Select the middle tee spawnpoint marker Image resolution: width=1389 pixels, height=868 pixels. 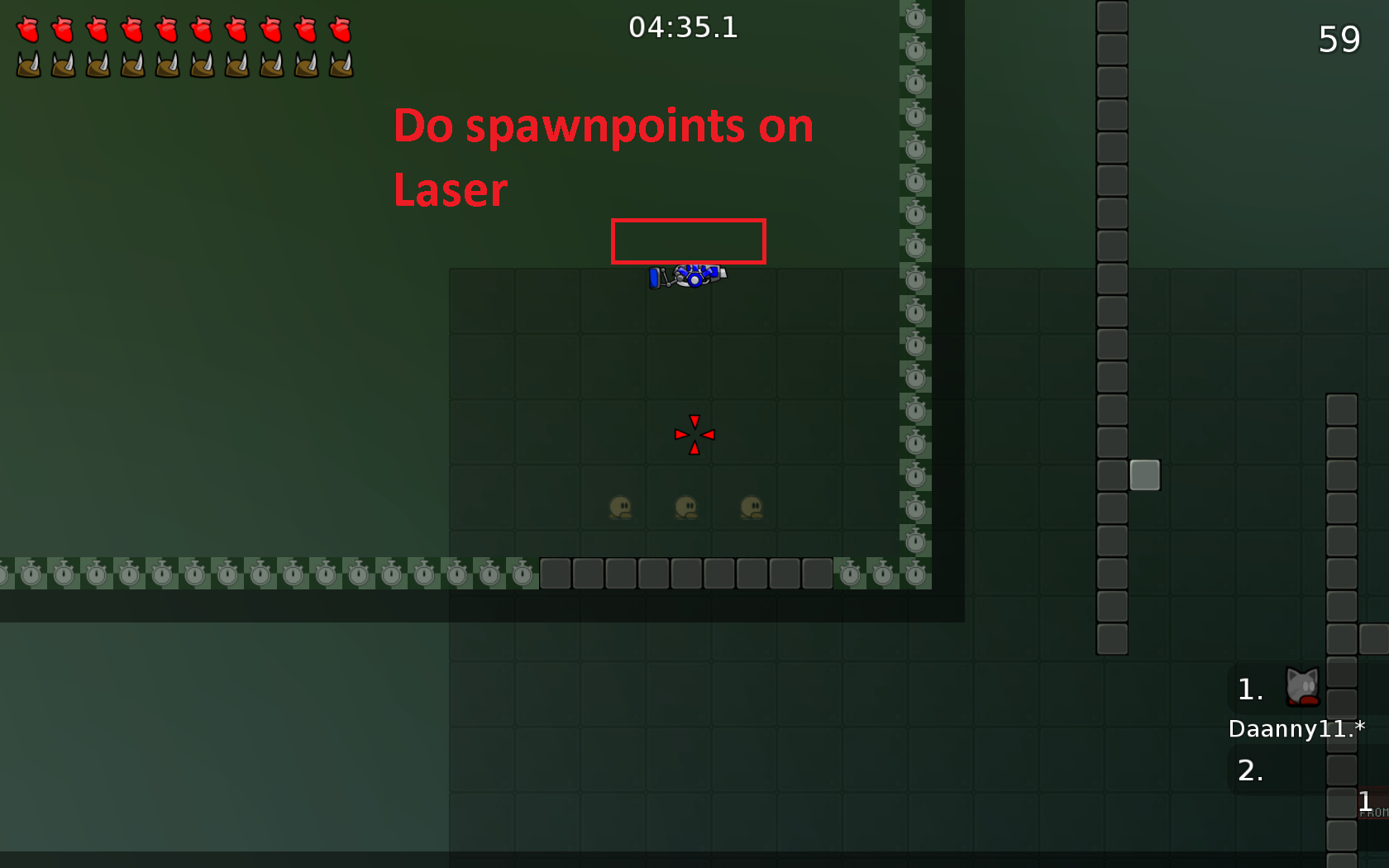click(x=685, y=508)
